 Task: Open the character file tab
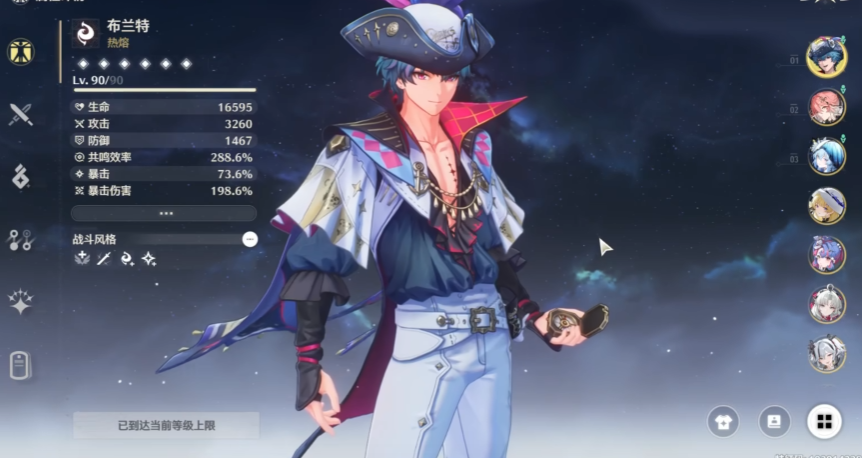coord(21,365)
